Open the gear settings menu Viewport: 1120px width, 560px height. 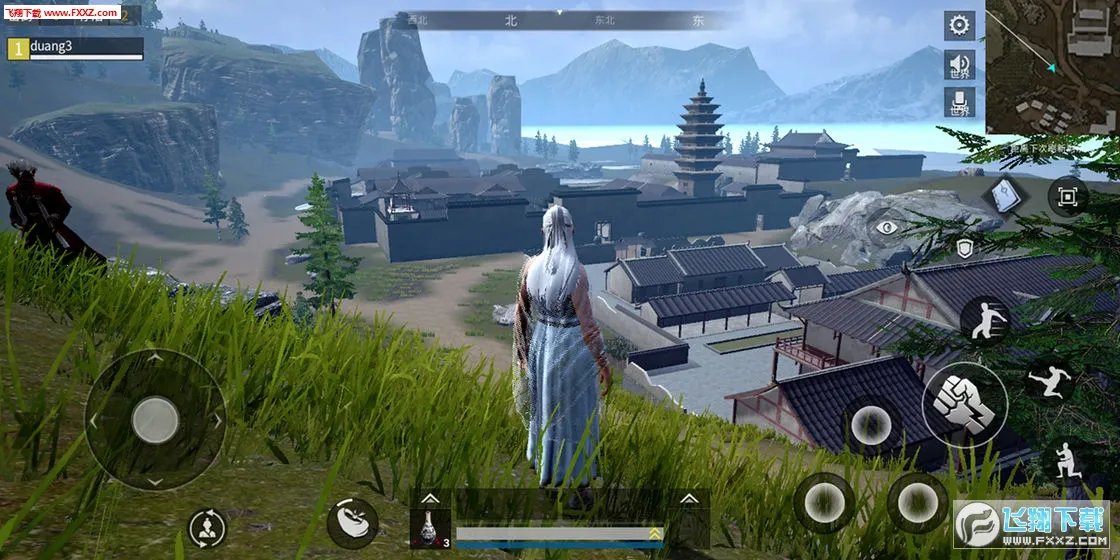click(960, 25)
